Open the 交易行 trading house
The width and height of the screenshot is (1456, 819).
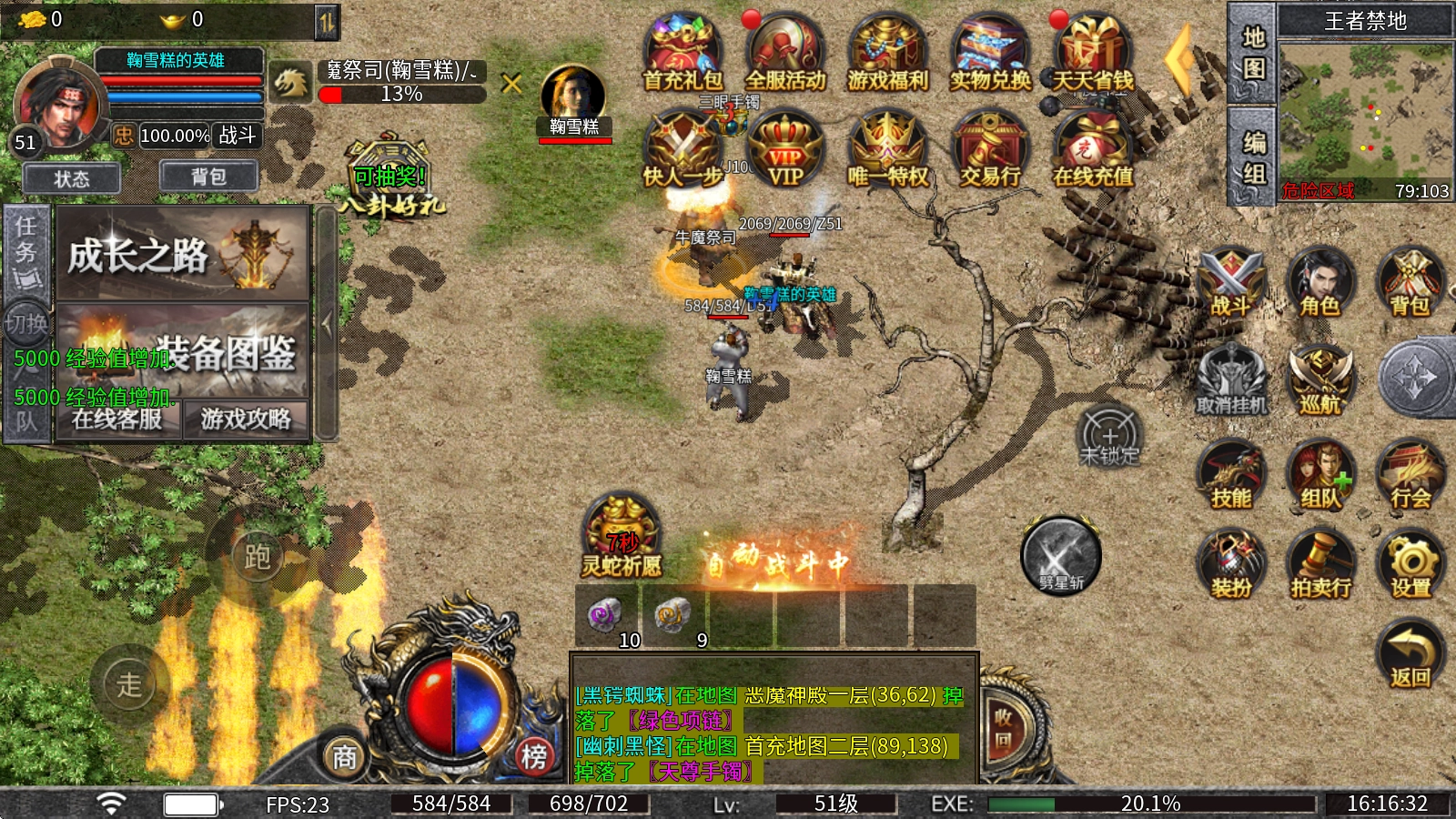pyautogui.click(x=990, y=151)
